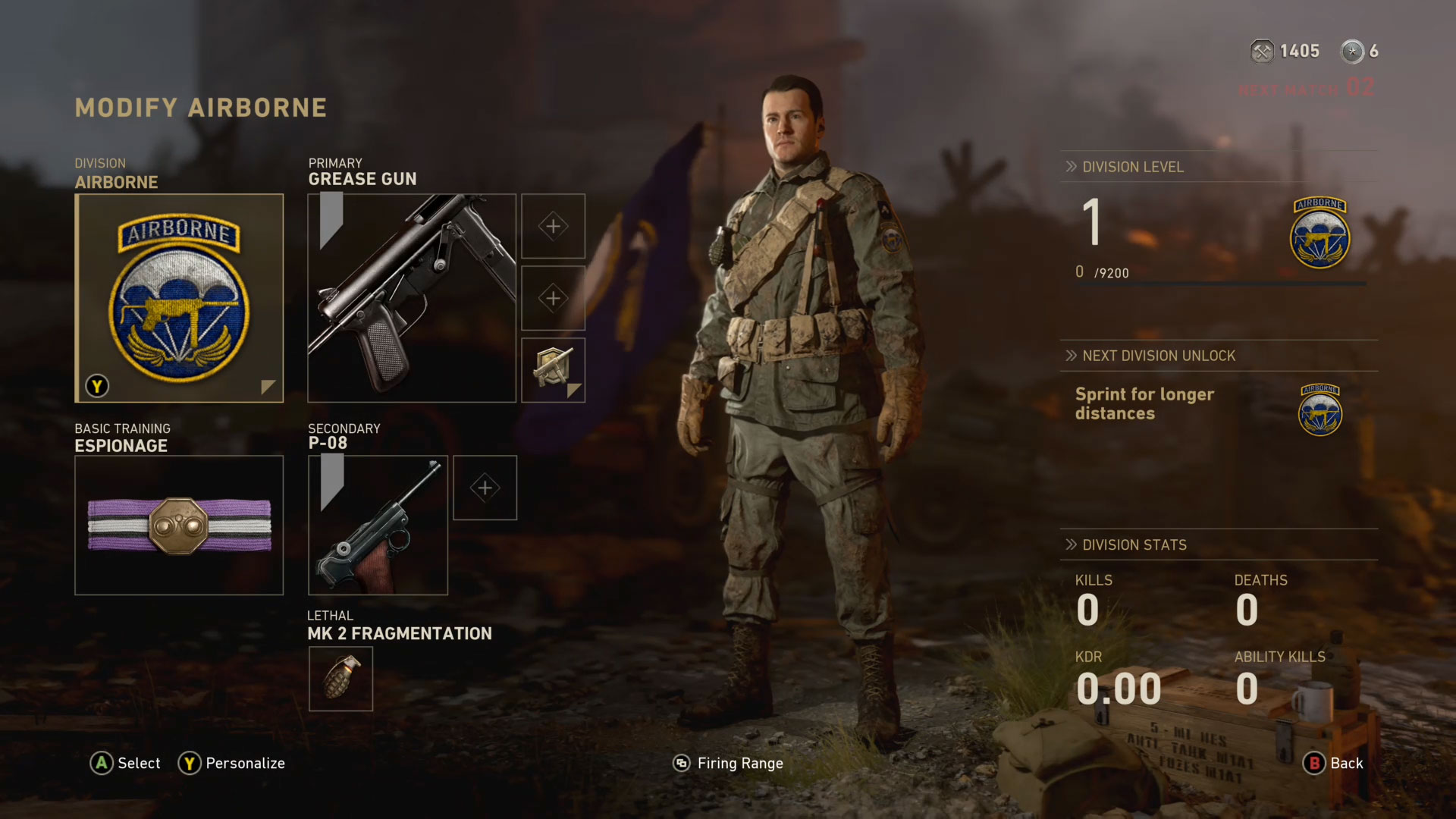Open the Grease Gun primary weapon slot

pos(412,298)
